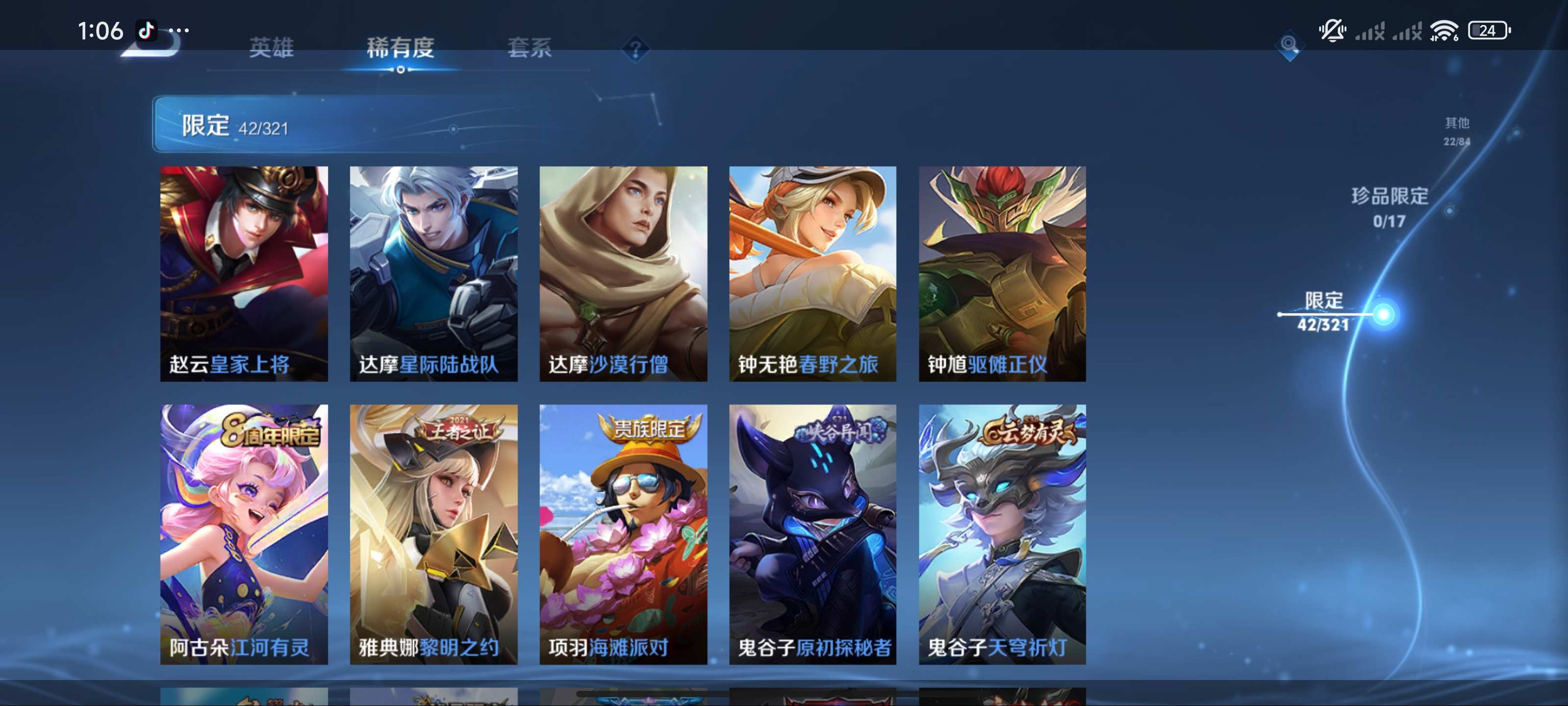Choose the 达摩 沙漠行僧 skin card
This screenshot has height=706, width=1568.
coord(623,274)
